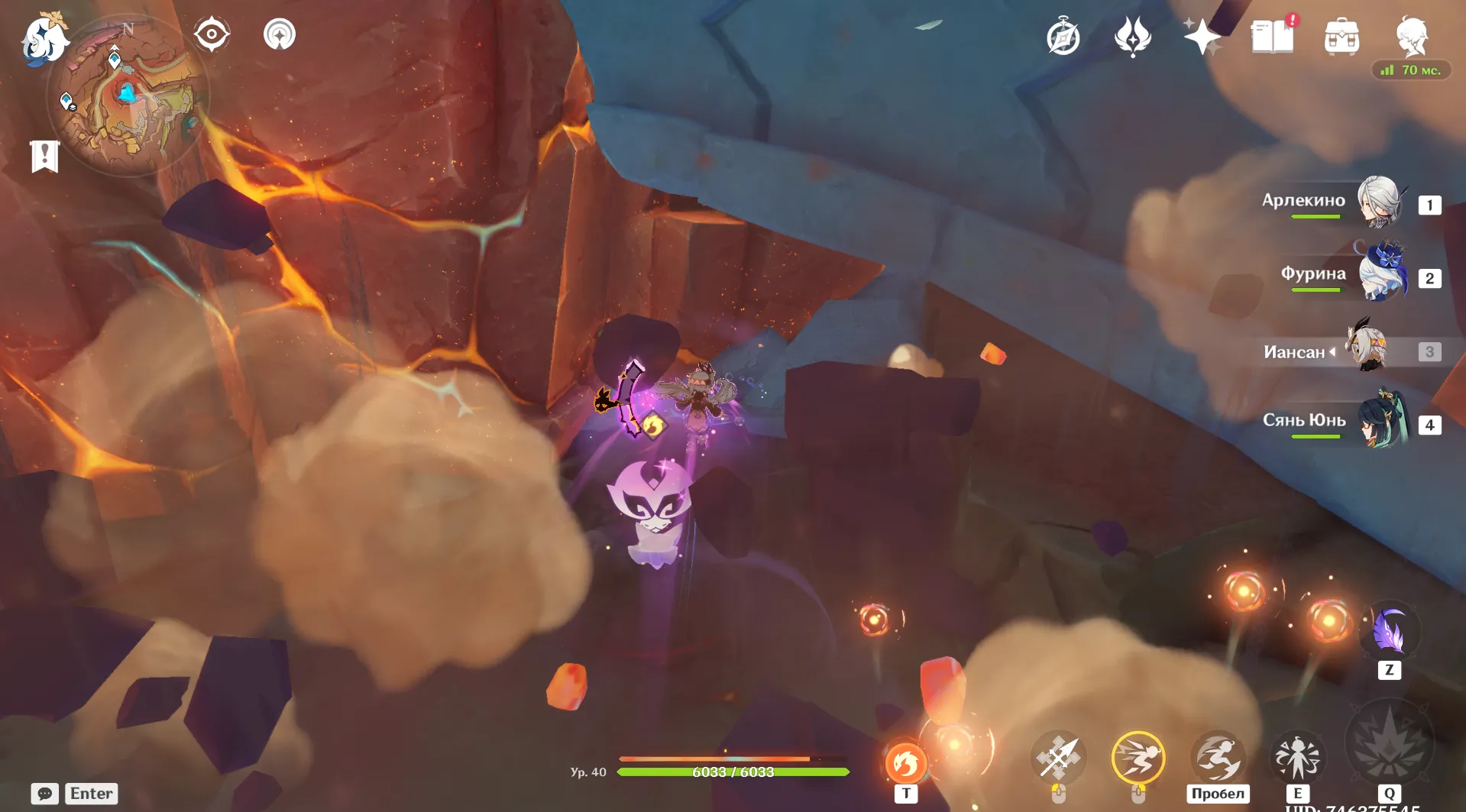Screen dimensions: 1466x812
Task: Use the elemental skill icon
Action: coord(1297,758)
